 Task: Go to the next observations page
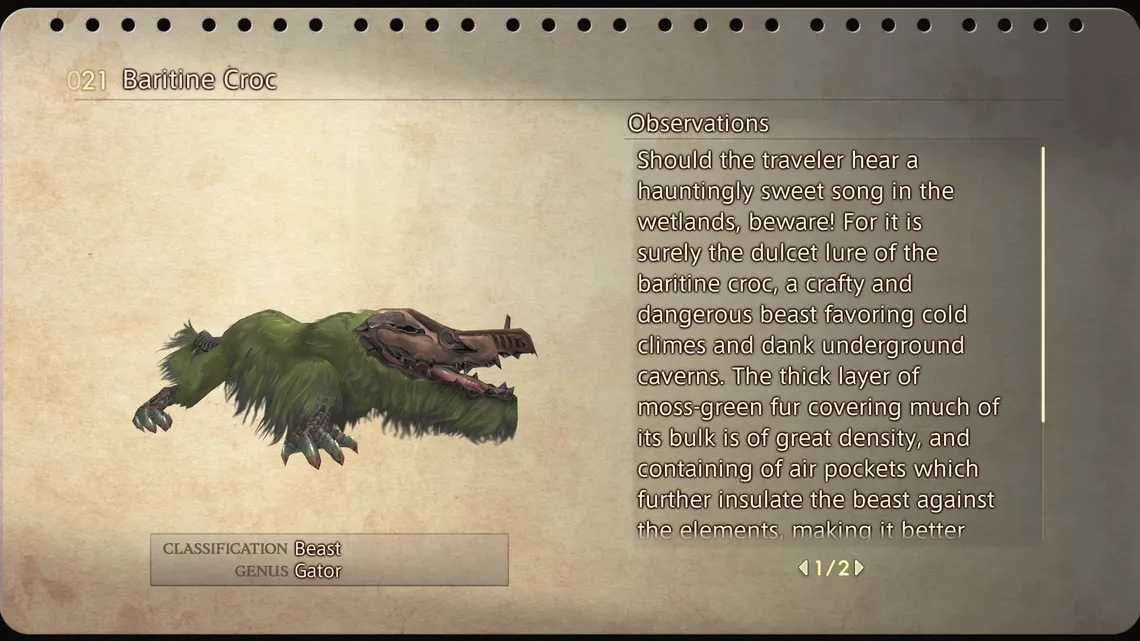(859, 568)
